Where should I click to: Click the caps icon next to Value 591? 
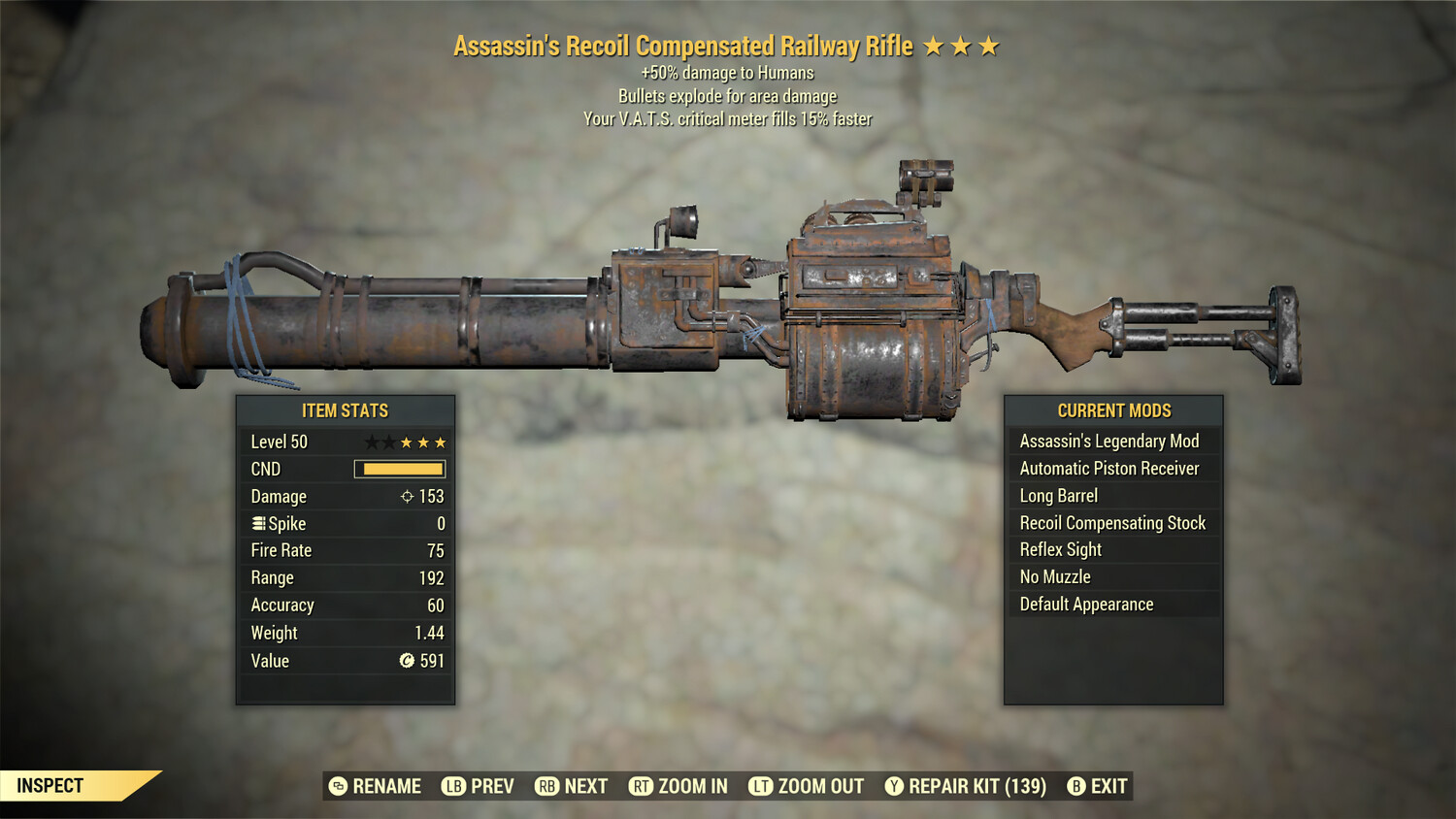click(x=409, y=661)
